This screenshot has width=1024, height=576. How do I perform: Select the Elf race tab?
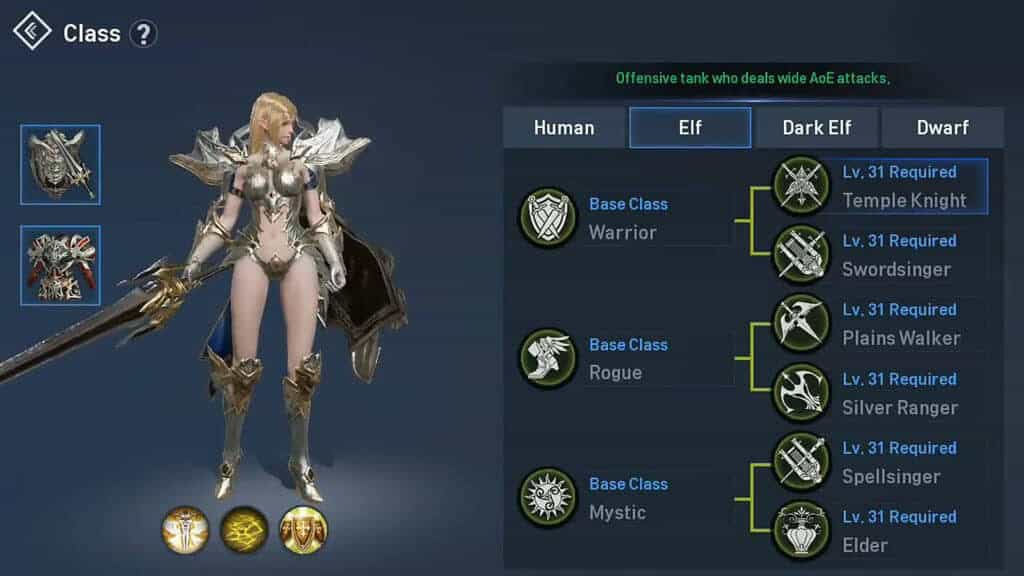[690, 128]
